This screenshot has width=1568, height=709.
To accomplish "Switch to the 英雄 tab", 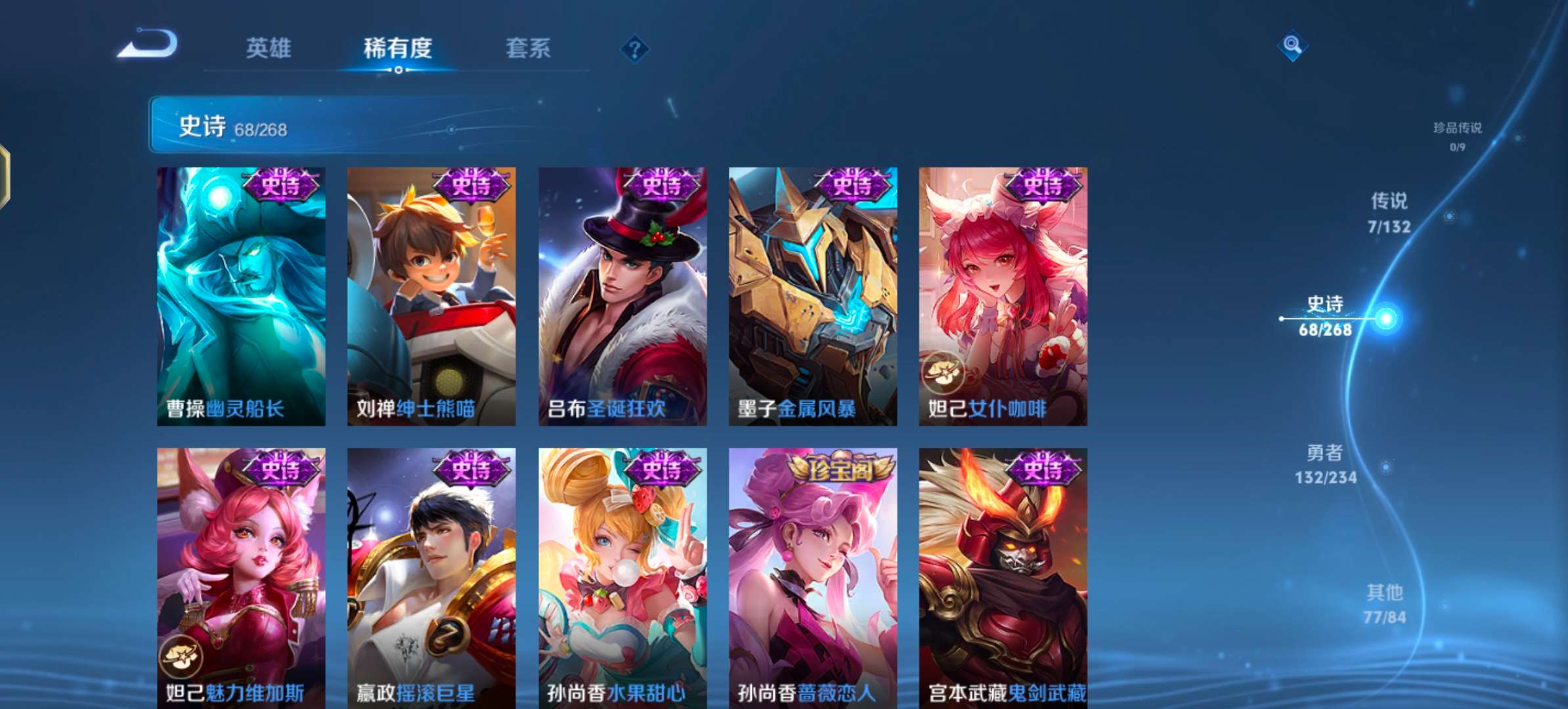I will pyautogui.click(x=271, y=49).
